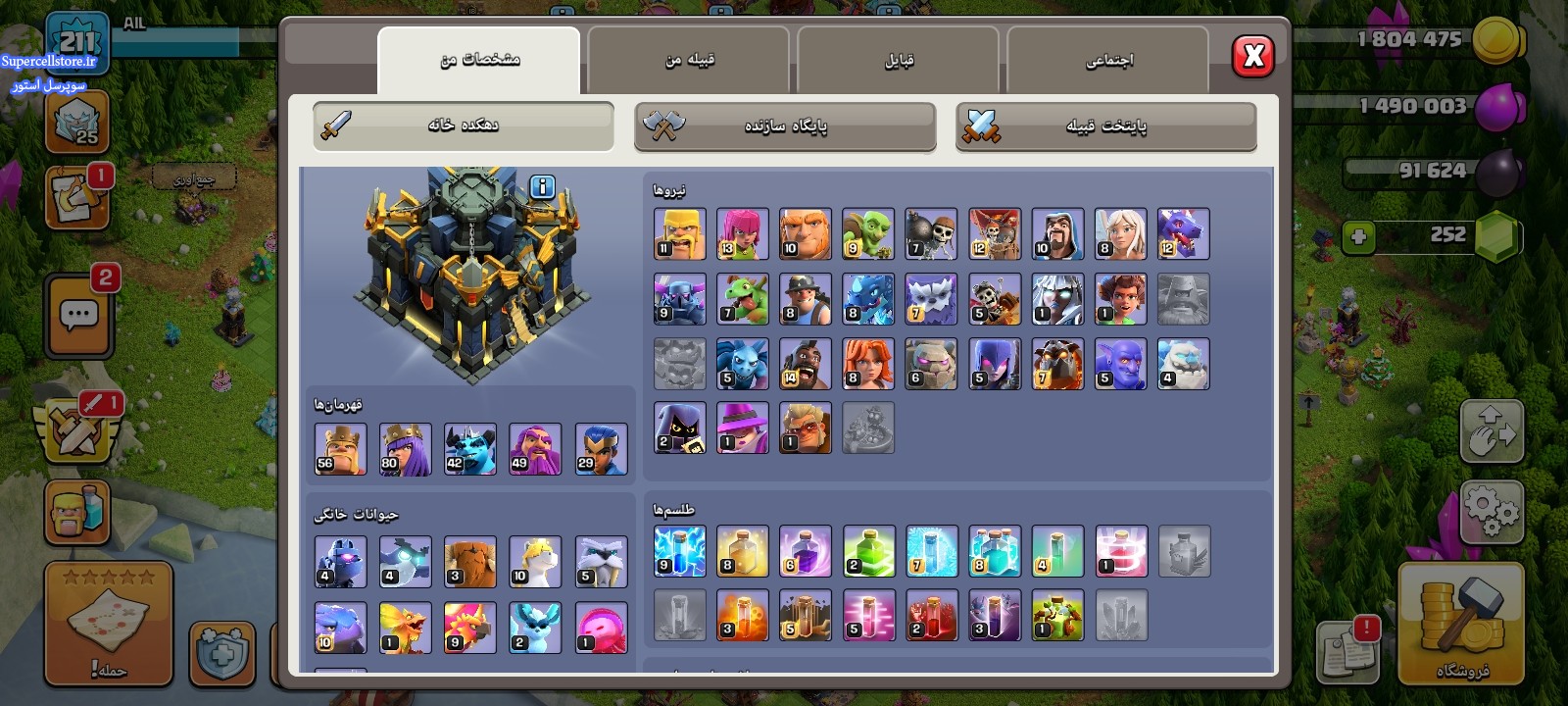Screen dimensions: 1568x706
Task: Pick the Lightning Spell icon
Action: (x=679, y=551)
